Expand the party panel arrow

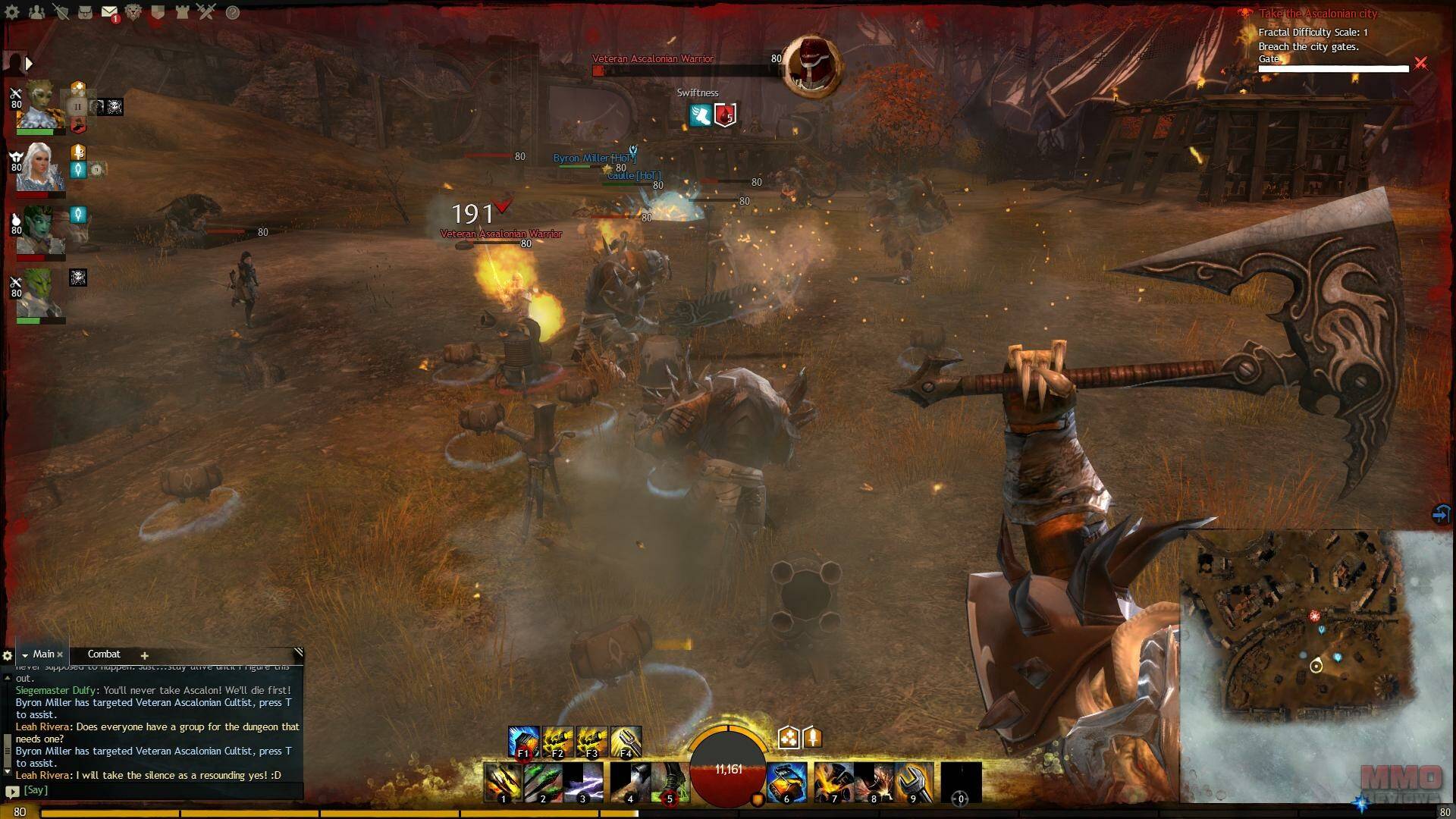[x=30, y=64]
